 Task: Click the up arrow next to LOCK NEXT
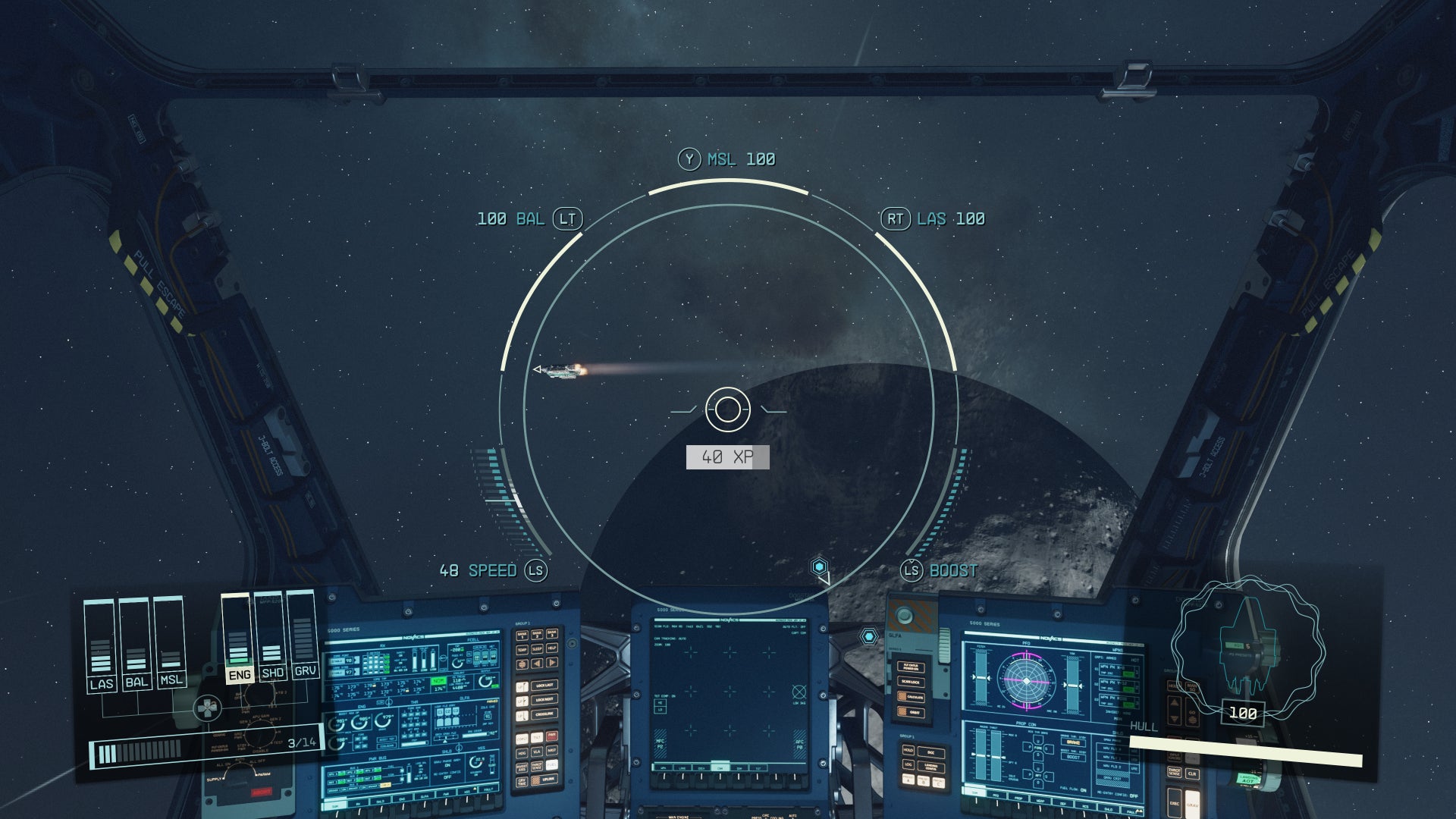click(522, 700)
